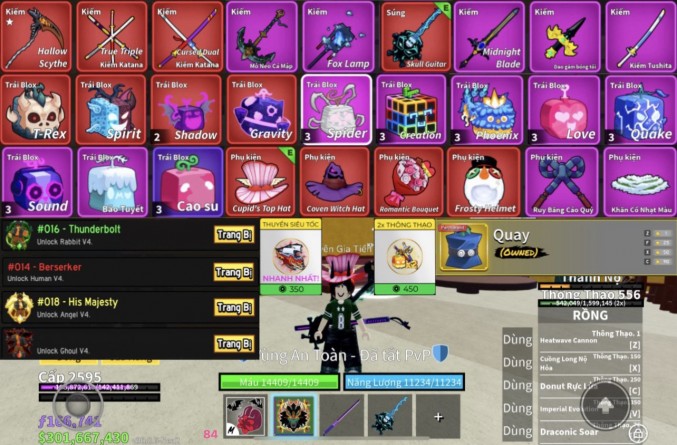Open the plus slot on the hotbar

[x=437, y=416]
